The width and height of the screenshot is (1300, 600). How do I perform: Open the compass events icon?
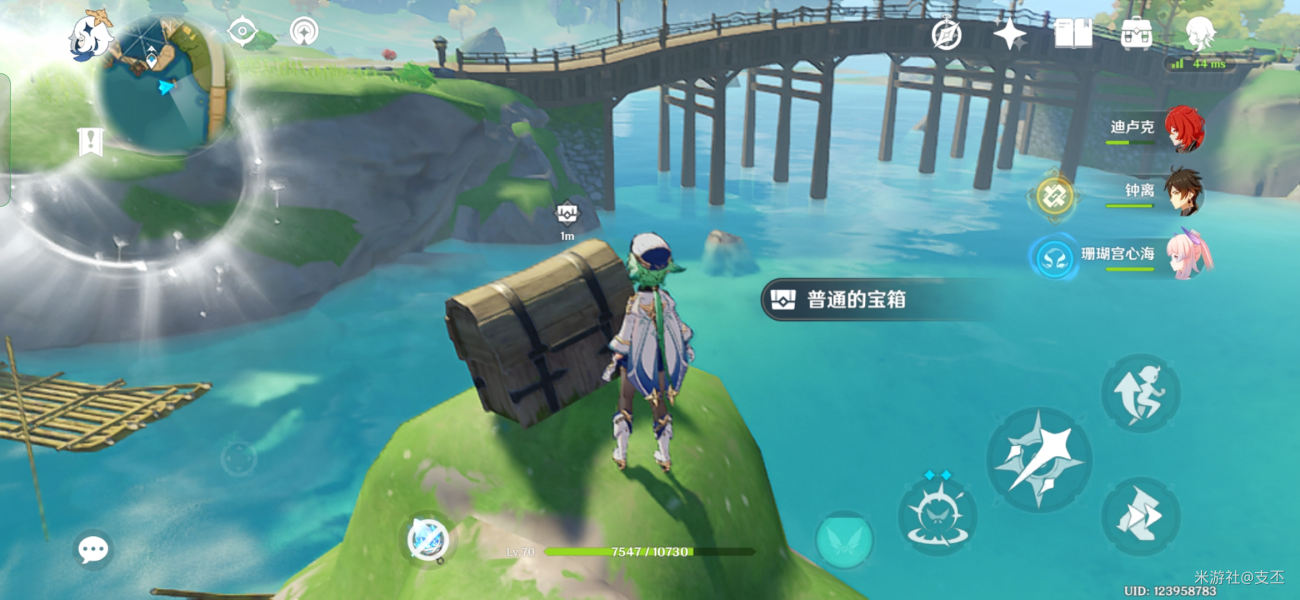946,35
